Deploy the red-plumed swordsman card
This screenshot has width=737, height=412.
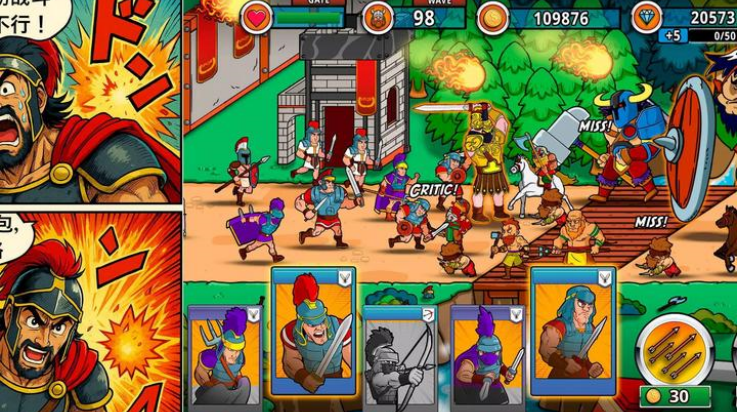[x=313, y=332]
